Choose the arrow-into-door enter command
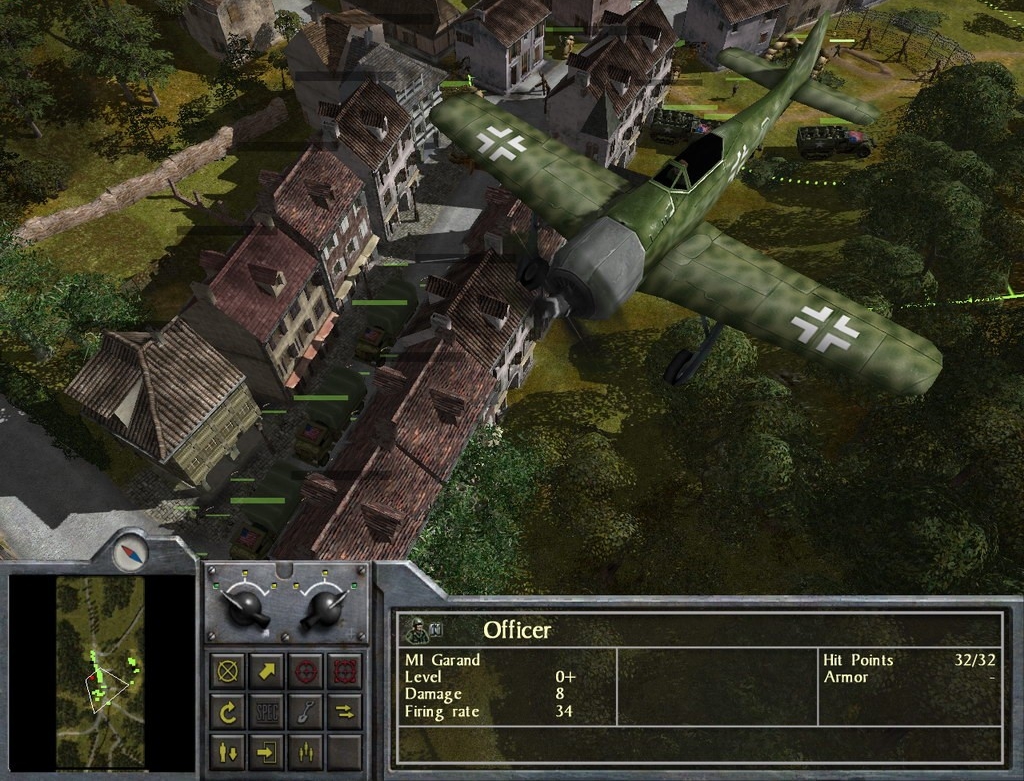 click(267, 750)
